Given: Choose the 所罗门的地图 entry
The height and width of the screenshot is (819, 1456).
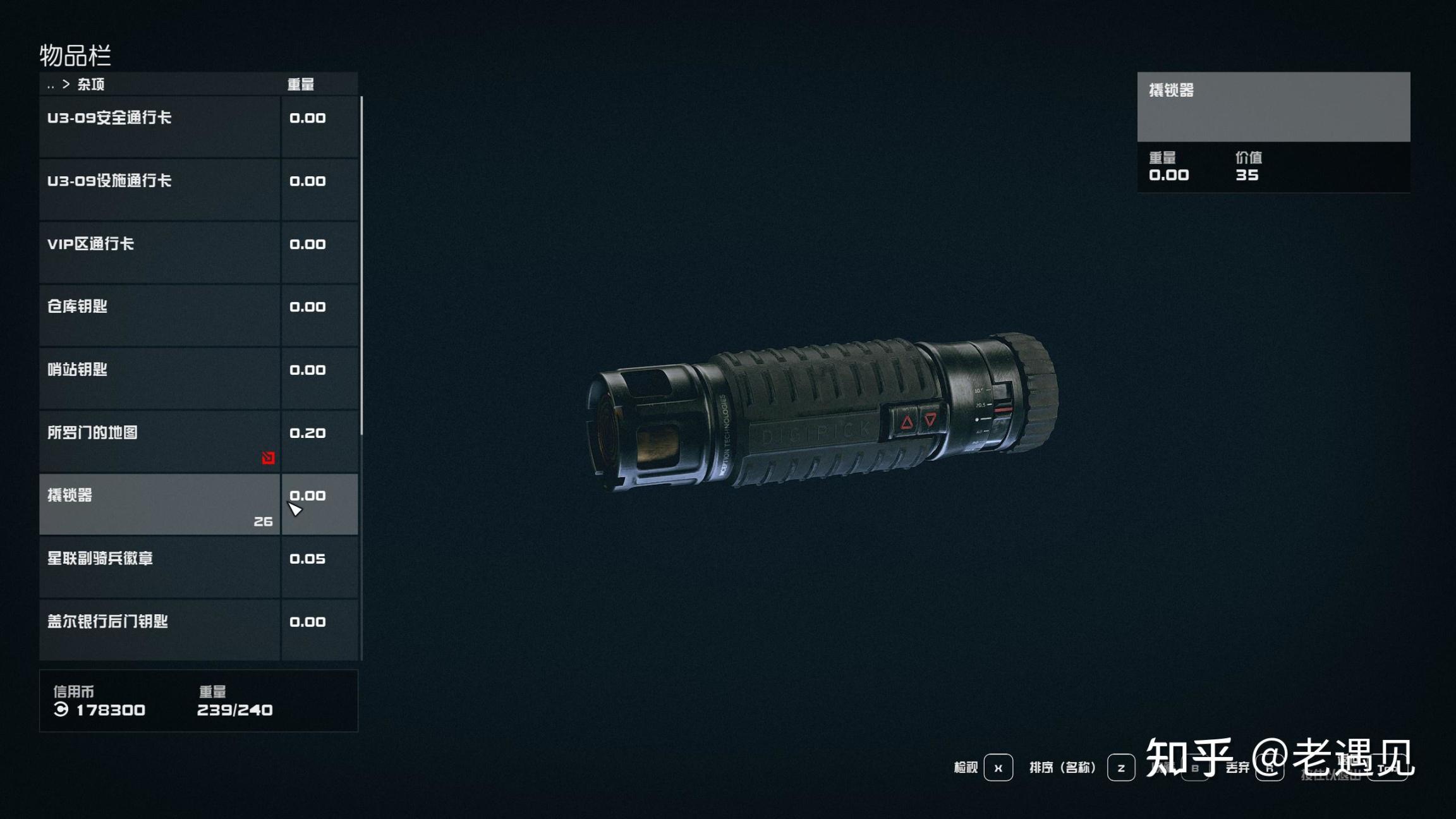Looking at the screenshot, I should pos(159,440).
